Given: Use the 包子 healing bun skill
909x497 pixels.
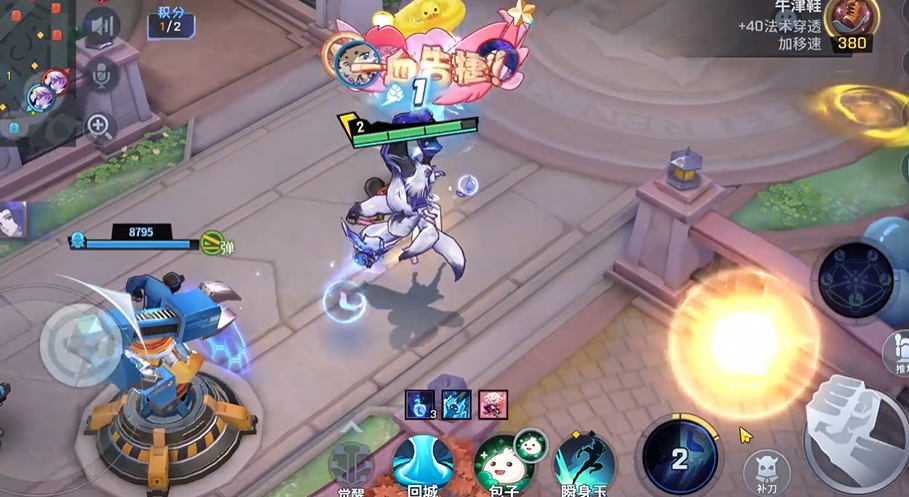Looking at the screenshot, I should 502,464.
